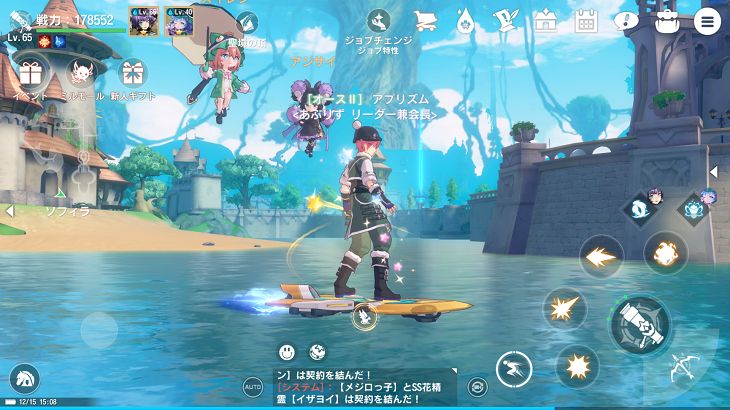The width and height of the screenshot is (730, 410).
Task: Open the イベント gift box
Action: point(28,73)
